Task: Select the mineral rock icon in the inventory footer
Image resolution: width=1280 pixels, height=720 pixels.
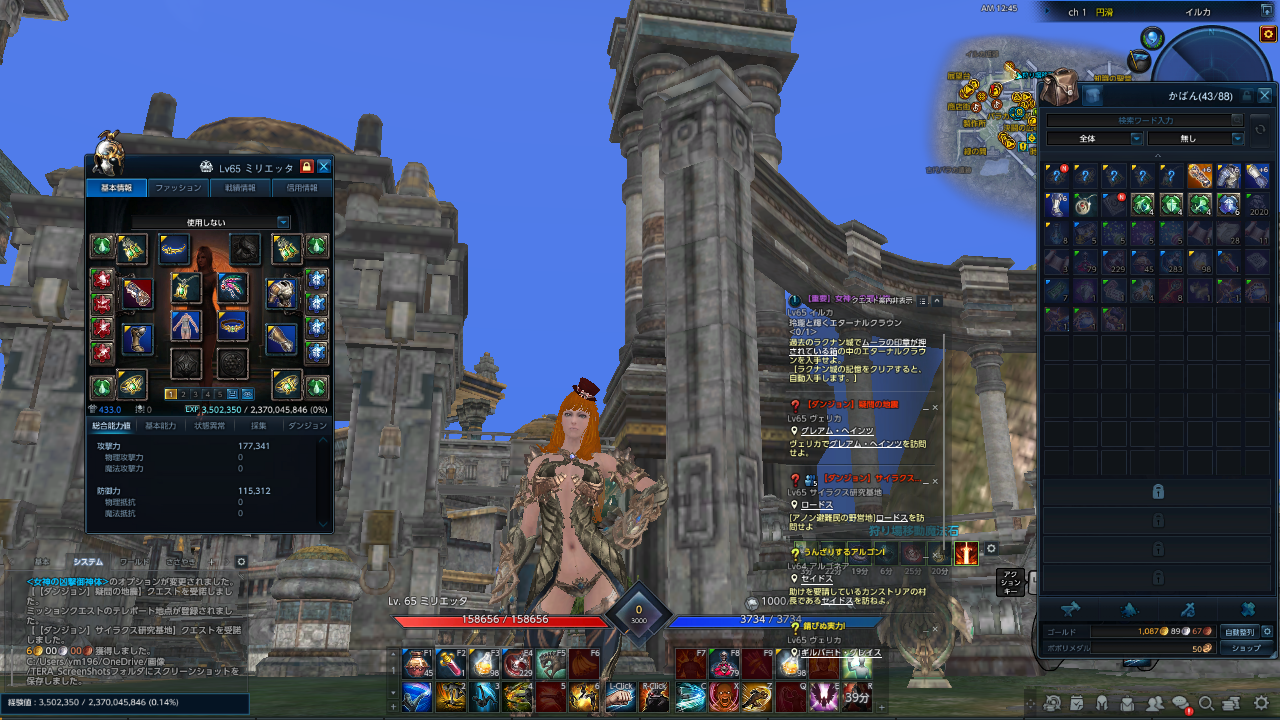Action: 1130,610
